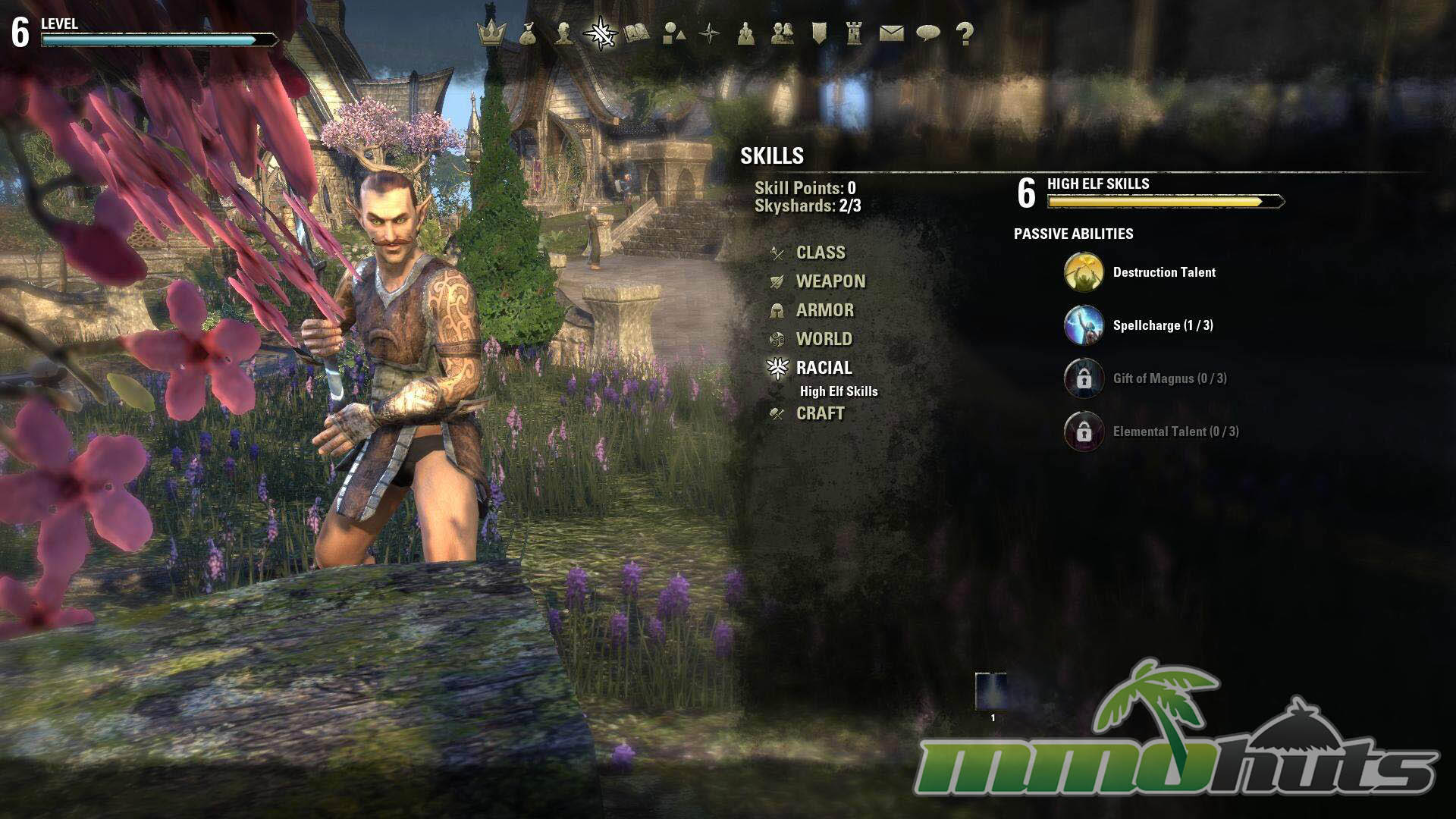Open the map compass star icon
The image size is (1456, 819).
pyautogui.click(x=710, y=33)
